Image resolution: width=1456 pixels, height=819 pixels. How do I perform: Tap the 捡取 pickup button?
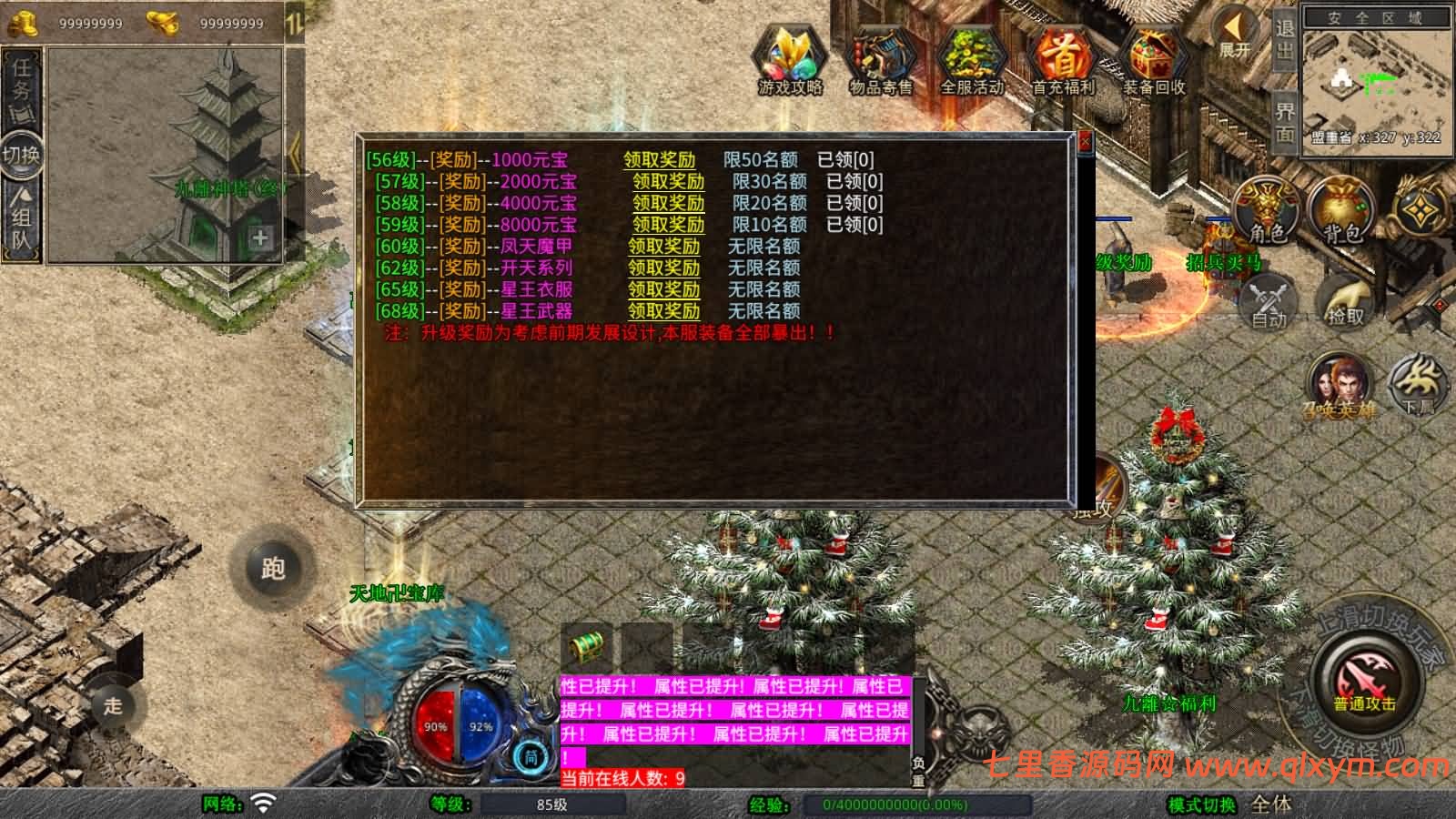click(1345, 301)
